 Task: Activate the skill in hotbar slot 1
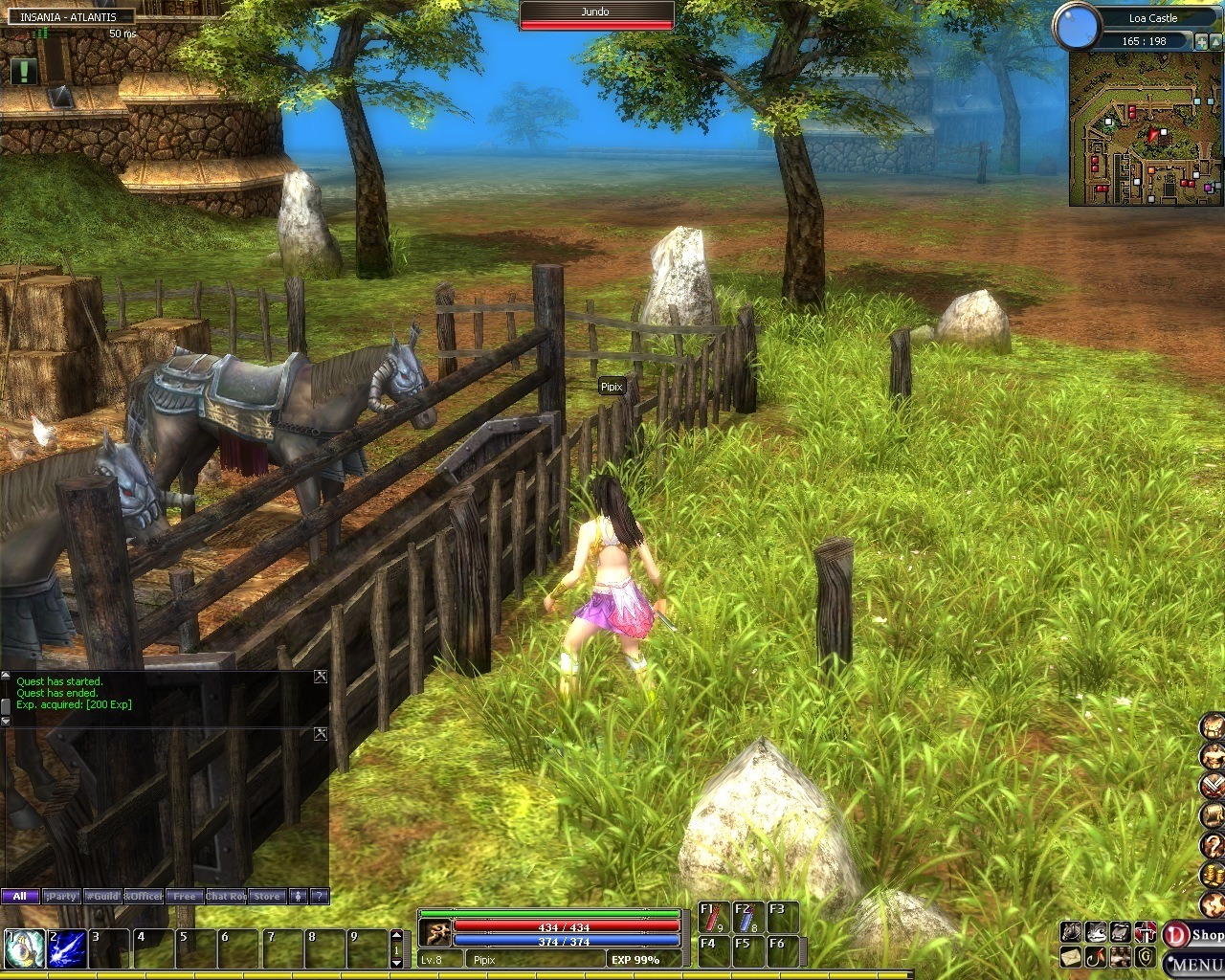point(22,948)
